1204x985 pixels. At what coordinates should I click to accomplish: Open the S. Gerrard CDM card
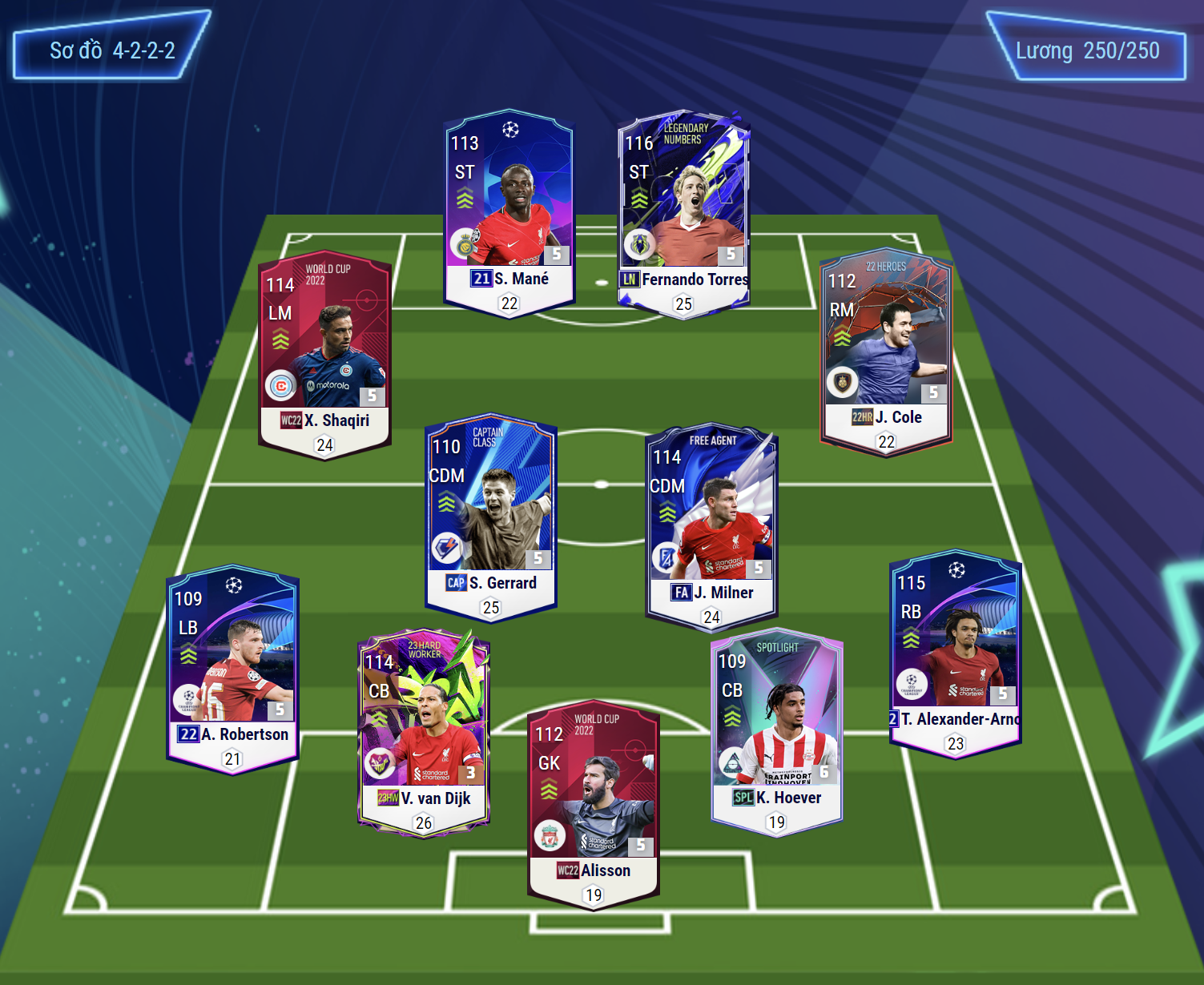coord(491,517)
